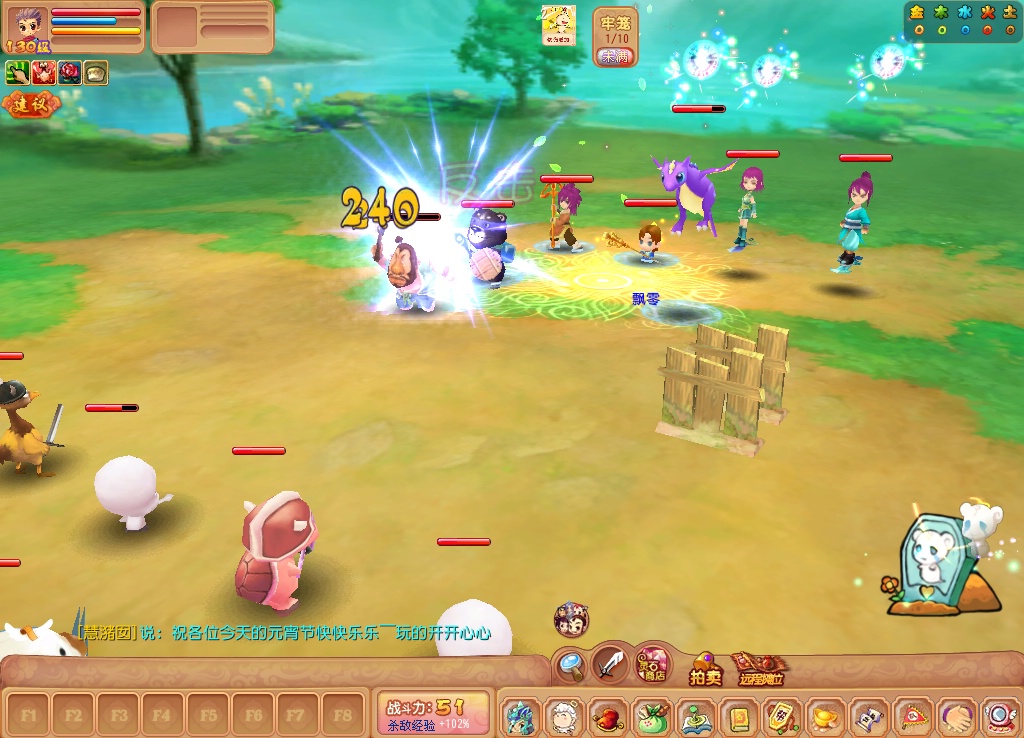Open the green pouch bag icon
Viewport: 1024px width, 738px height.
pyautogui.click(x=652, y=717)
